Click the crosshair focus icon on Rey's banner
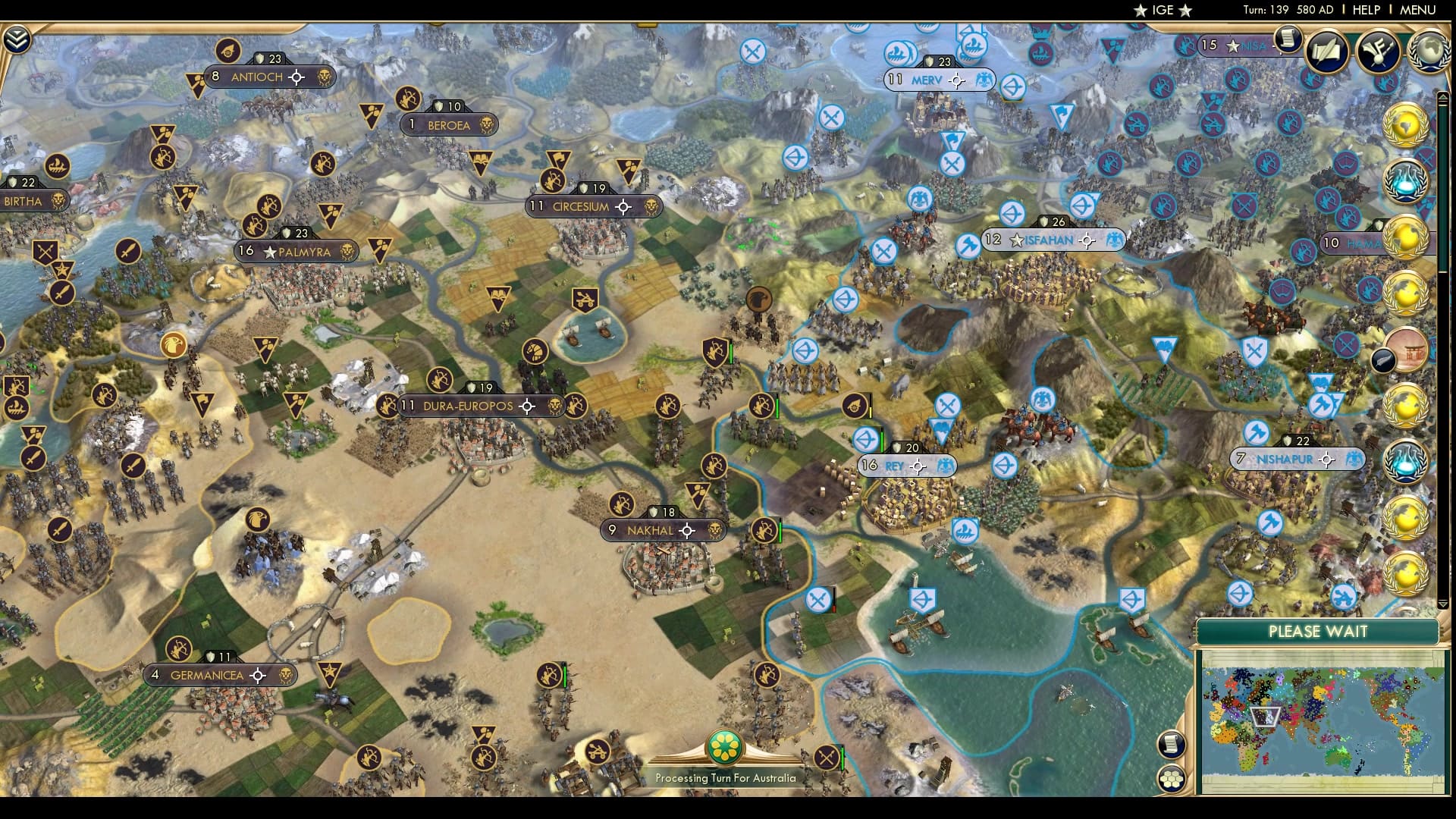Image resolution: width=1456 pixels, height=819 pixels. [917, 466]
